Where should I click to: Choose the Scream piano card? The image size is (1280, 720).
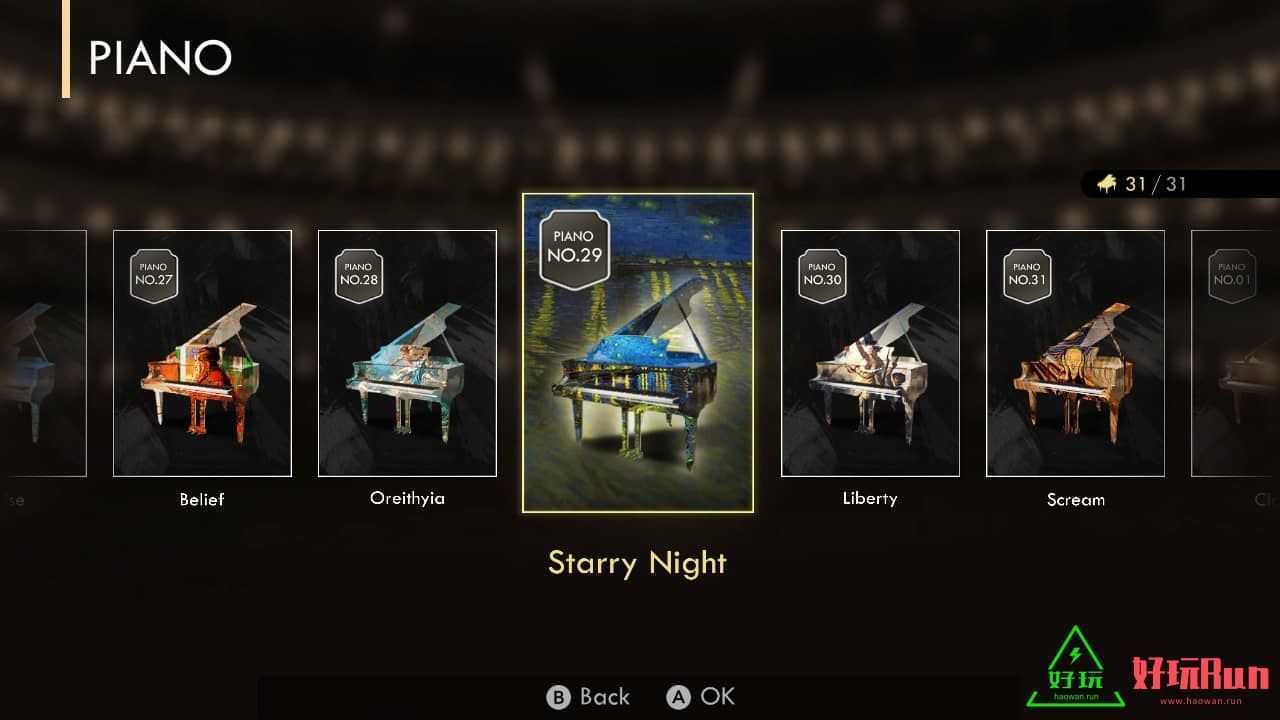1075,353
